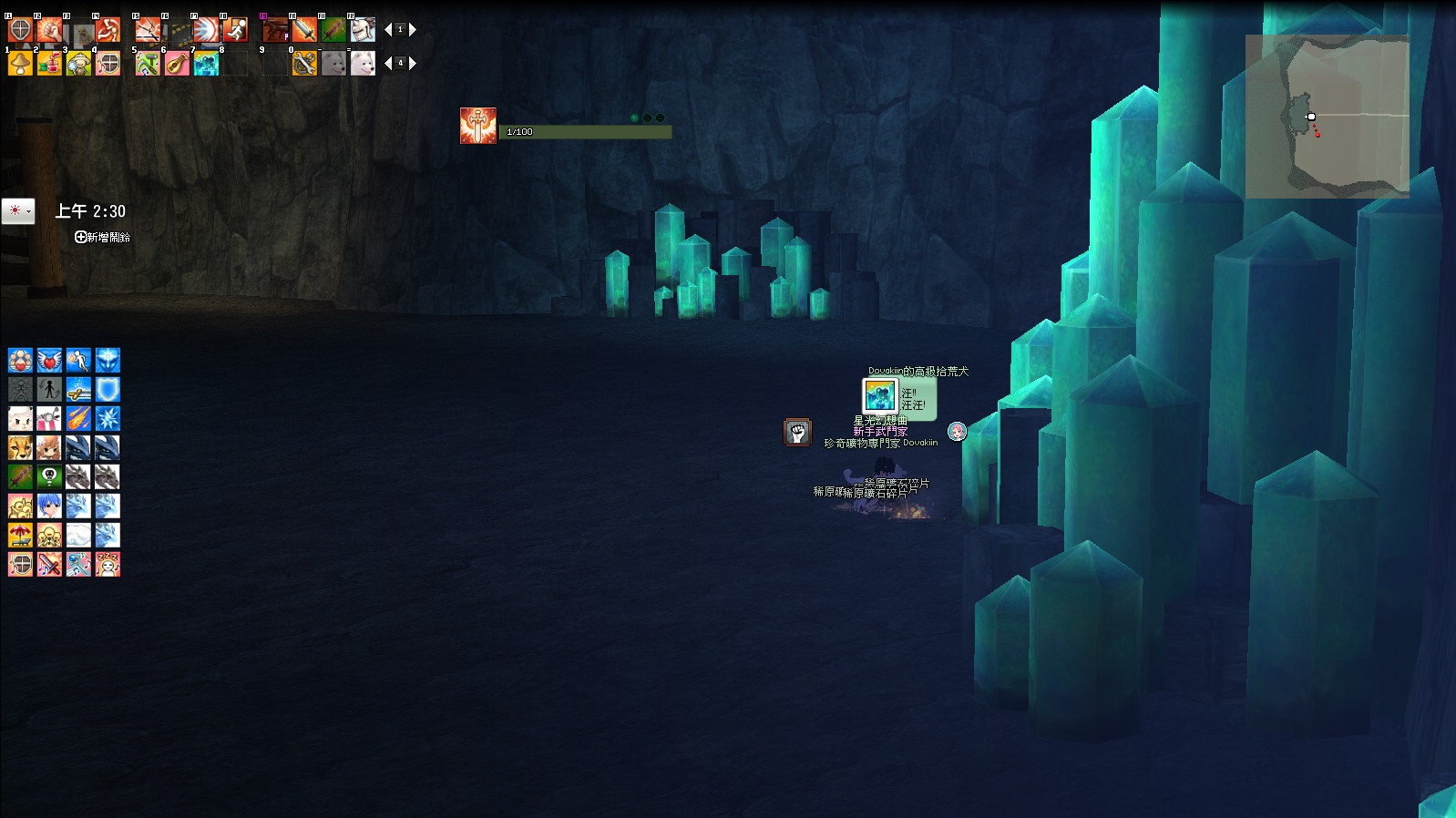
Task: Open the weather sun dropdown
Action: tap(18, 211)
